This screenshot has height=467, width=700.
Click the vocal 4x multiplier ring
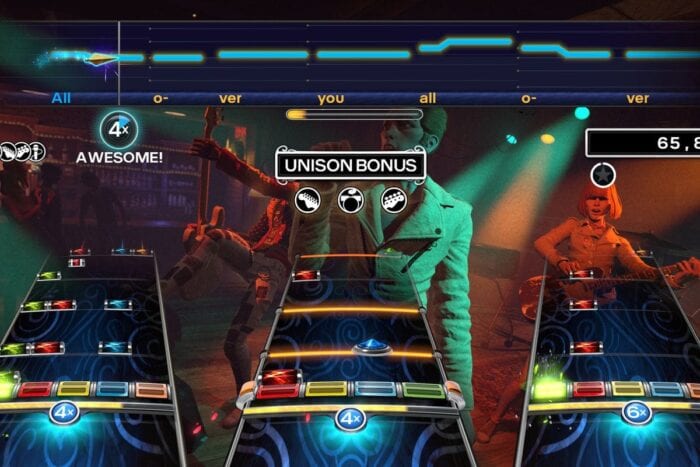tap(119, 130)
